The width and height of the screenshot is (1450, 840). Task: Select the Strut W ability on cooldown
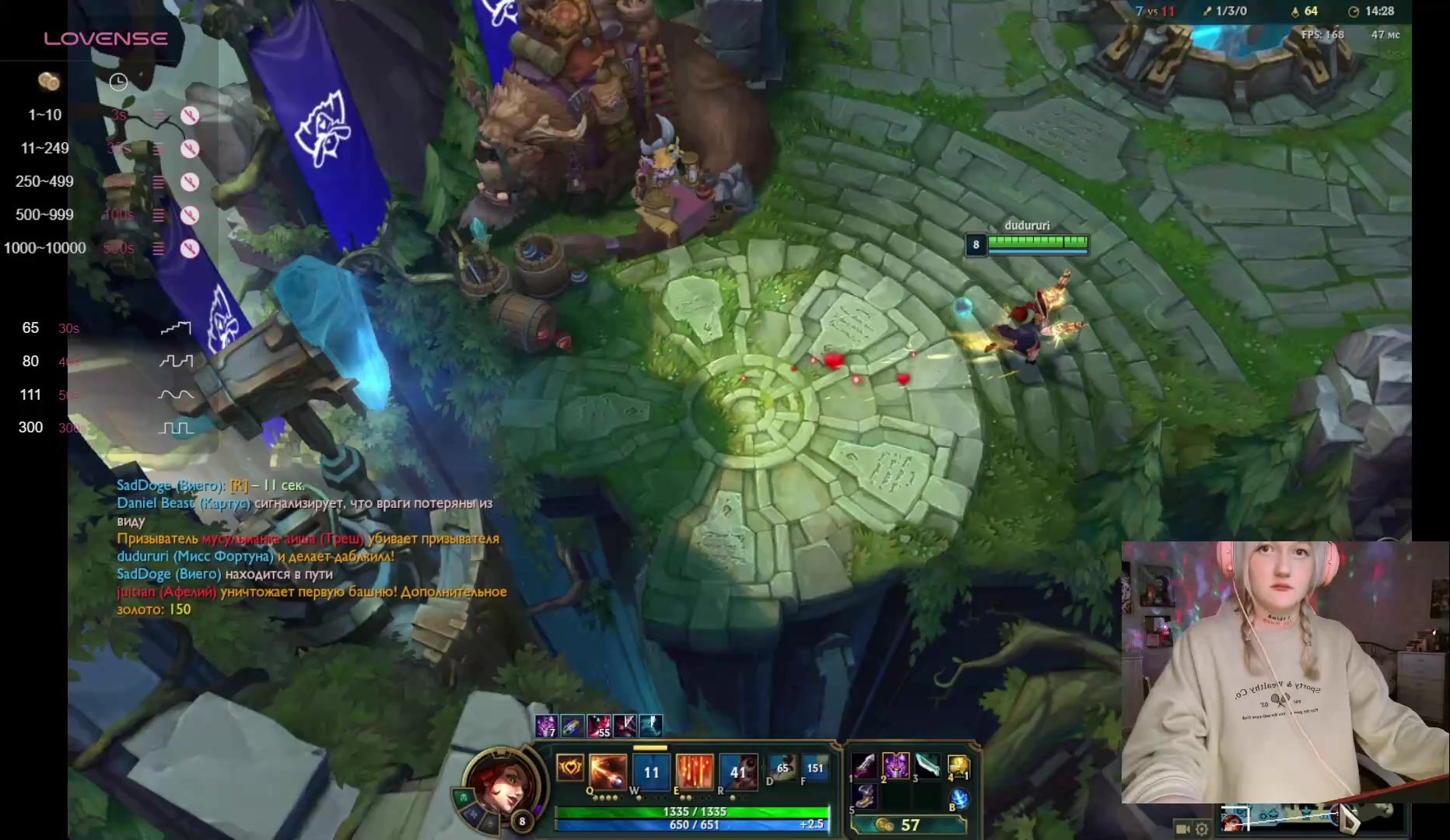point(651,772)
